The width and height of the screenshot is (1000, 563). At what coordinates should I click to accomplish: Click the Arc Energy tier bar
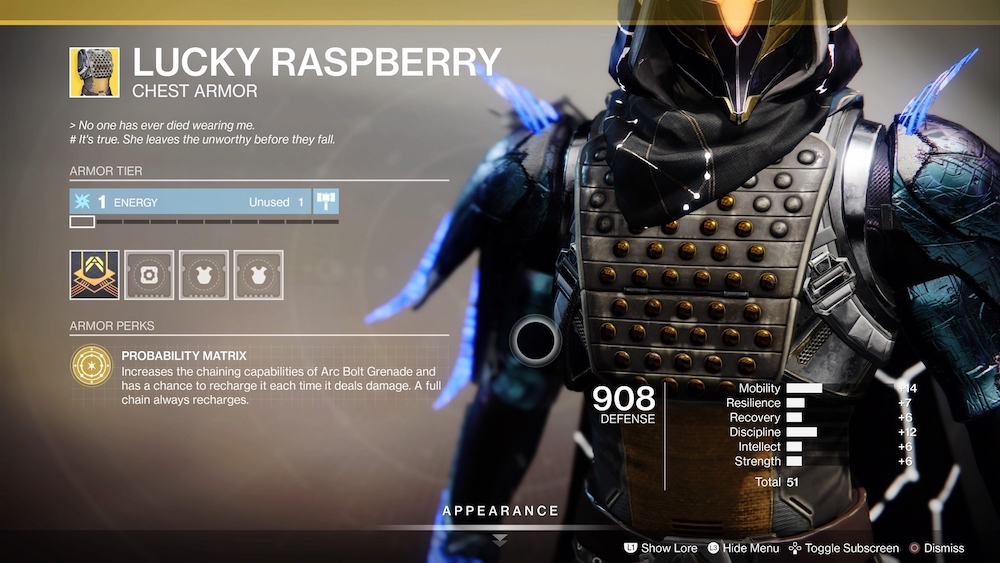(x=190, y=202)
